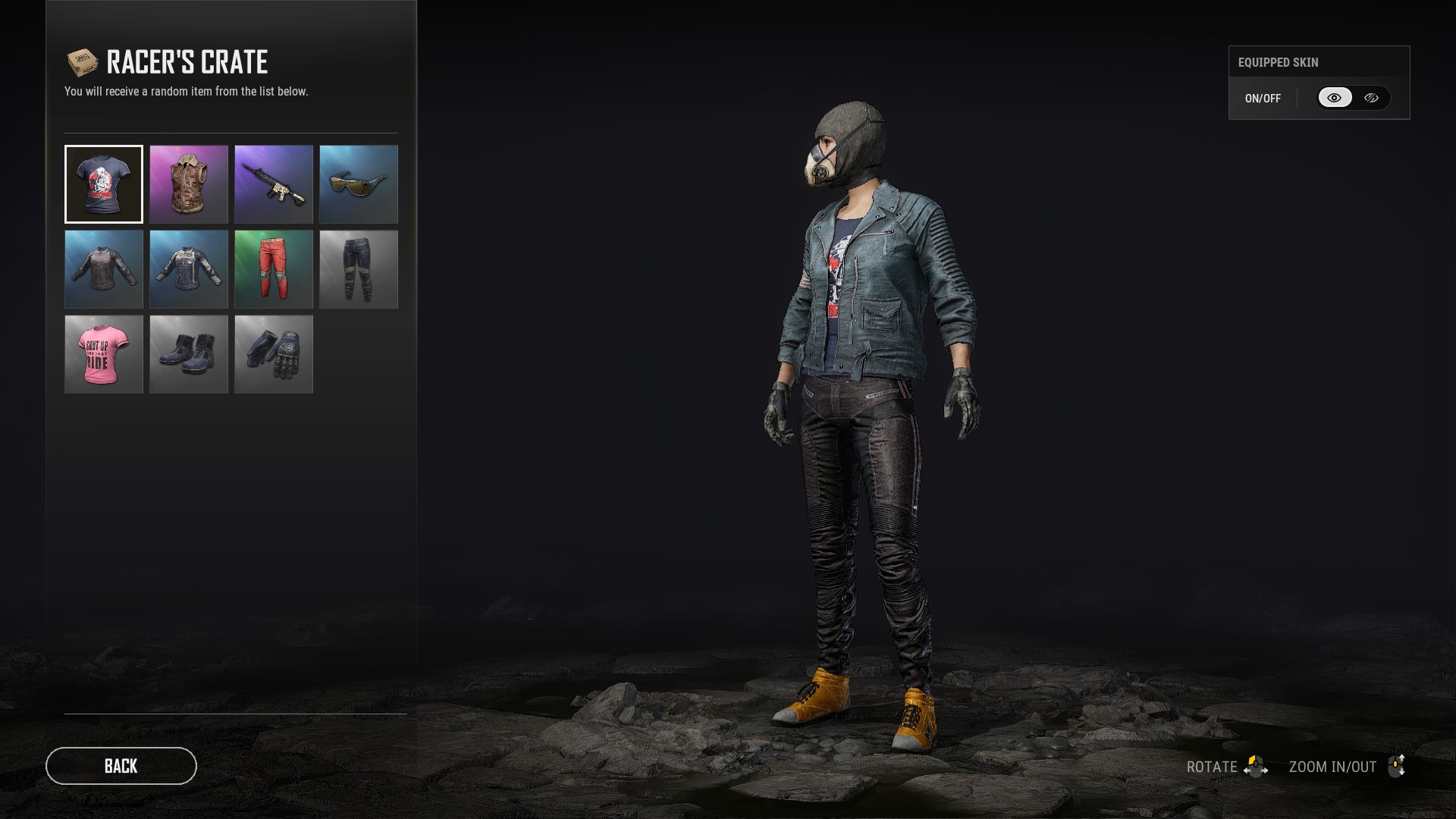Go back using the BACK button

121,766
